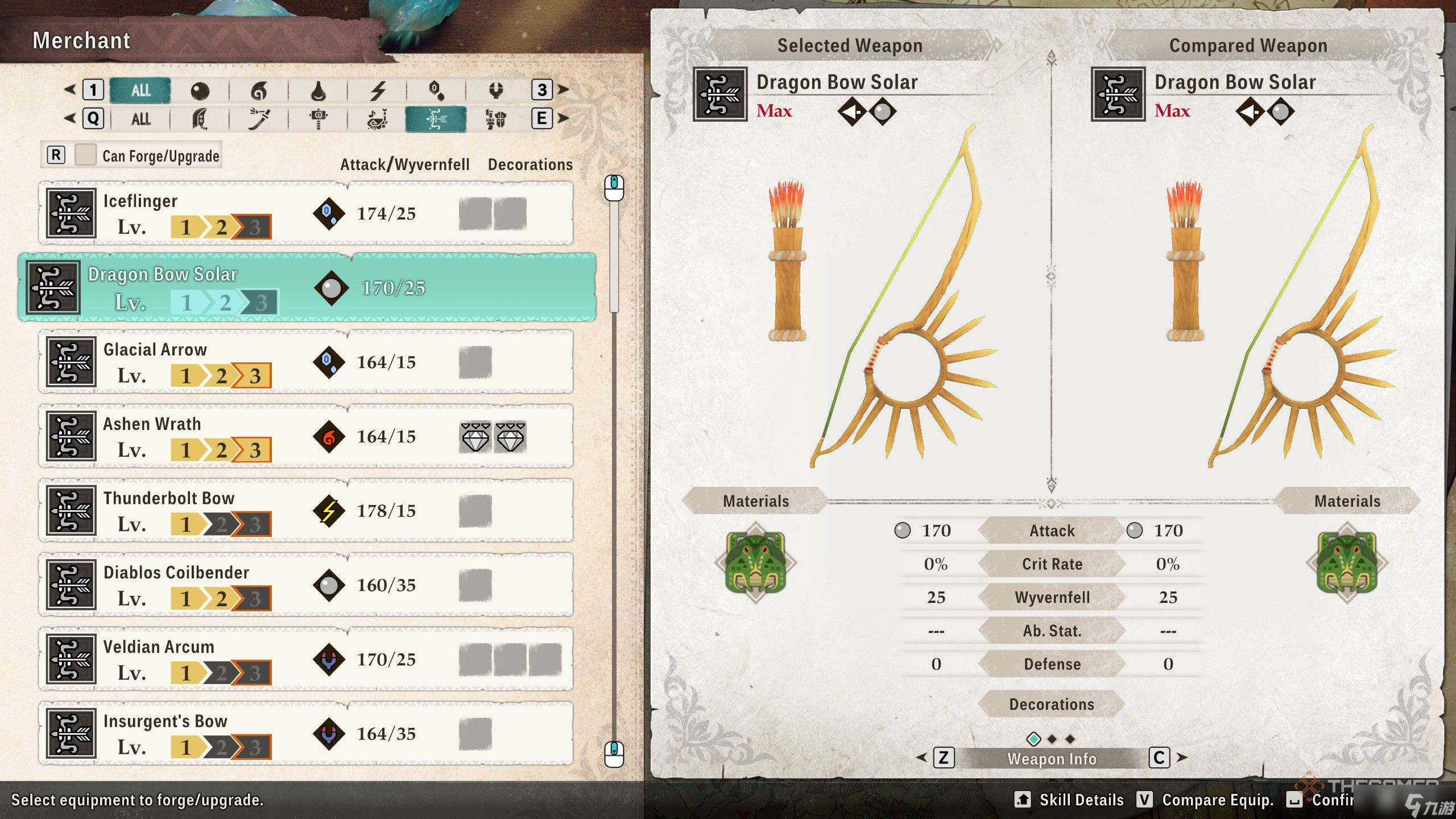1456x819 pixels.
Task: Toggle the Can Forge/Upgrade checkbox
Action: tap(85, 155)
